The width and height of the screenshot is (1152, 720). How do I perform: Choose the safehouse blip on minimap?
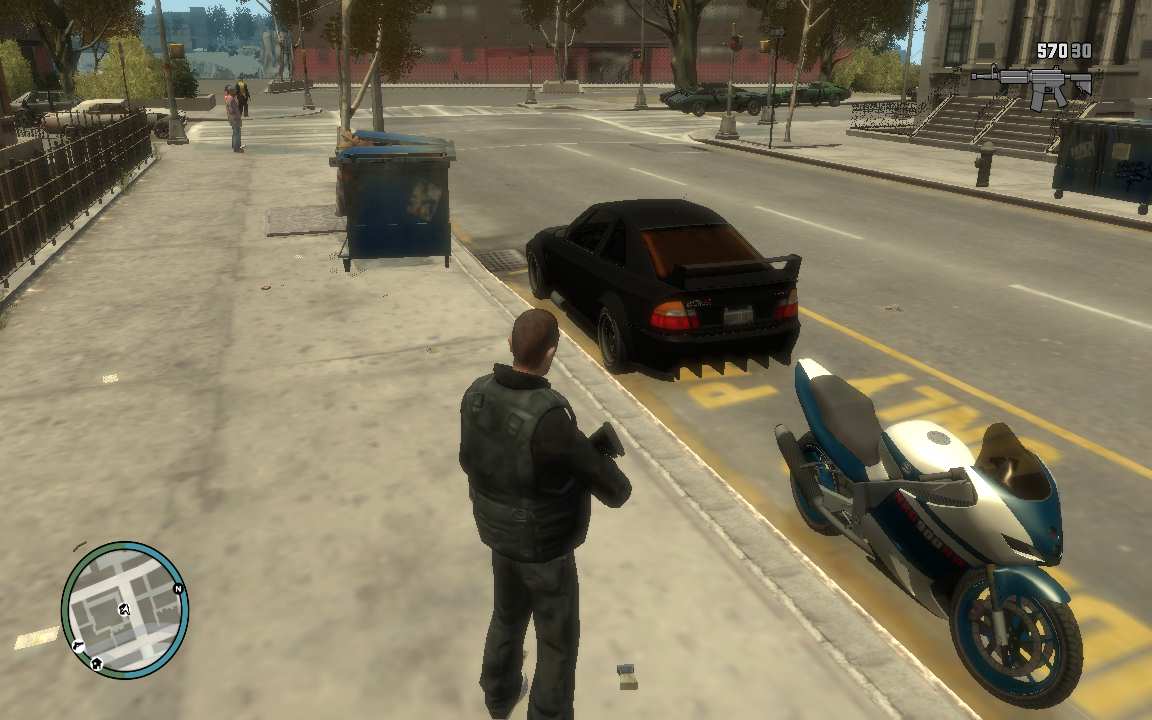[x=96, y=662]
